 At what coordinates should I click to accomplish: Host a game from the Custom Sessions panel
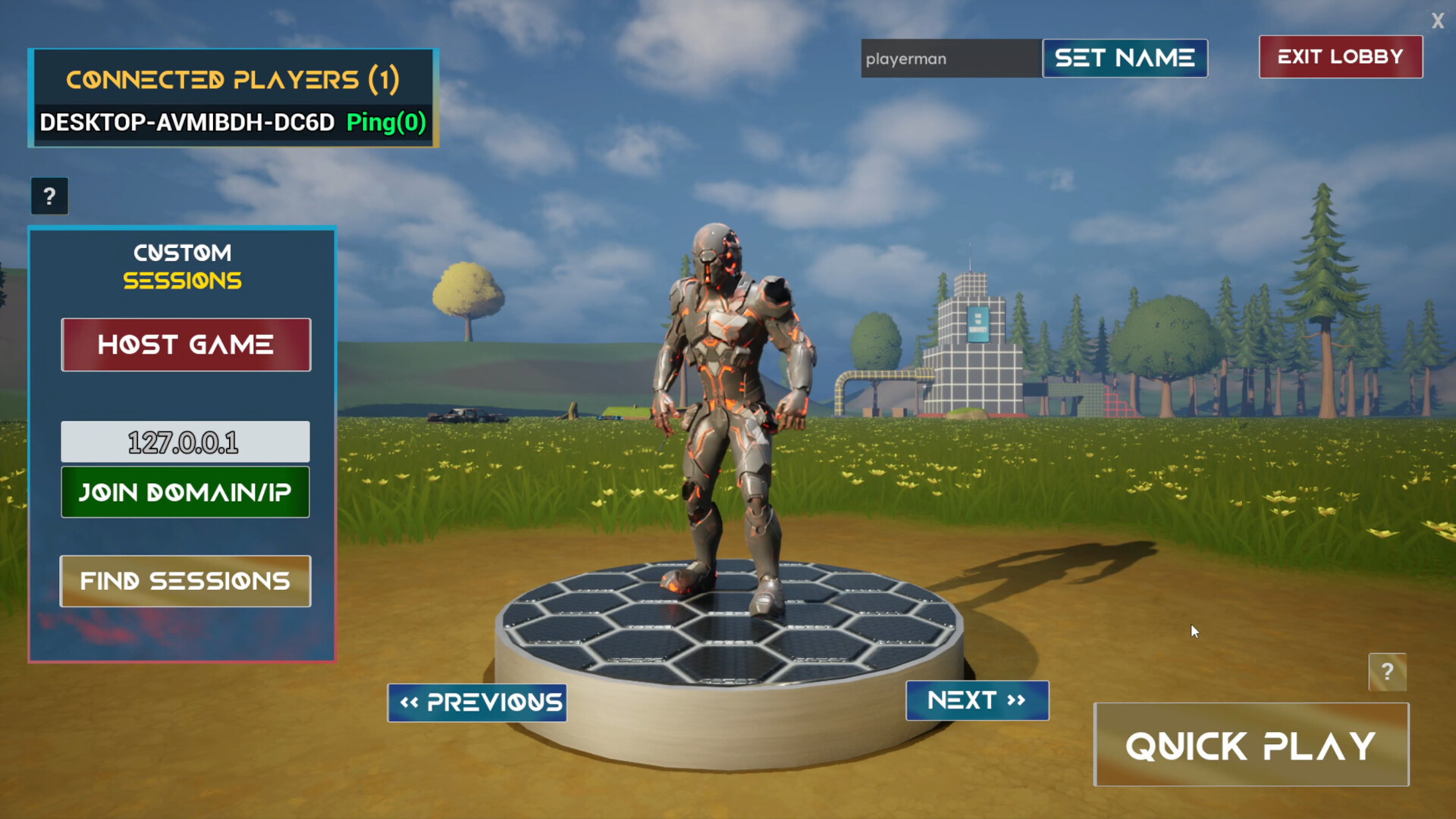click(x=185, y=344)
